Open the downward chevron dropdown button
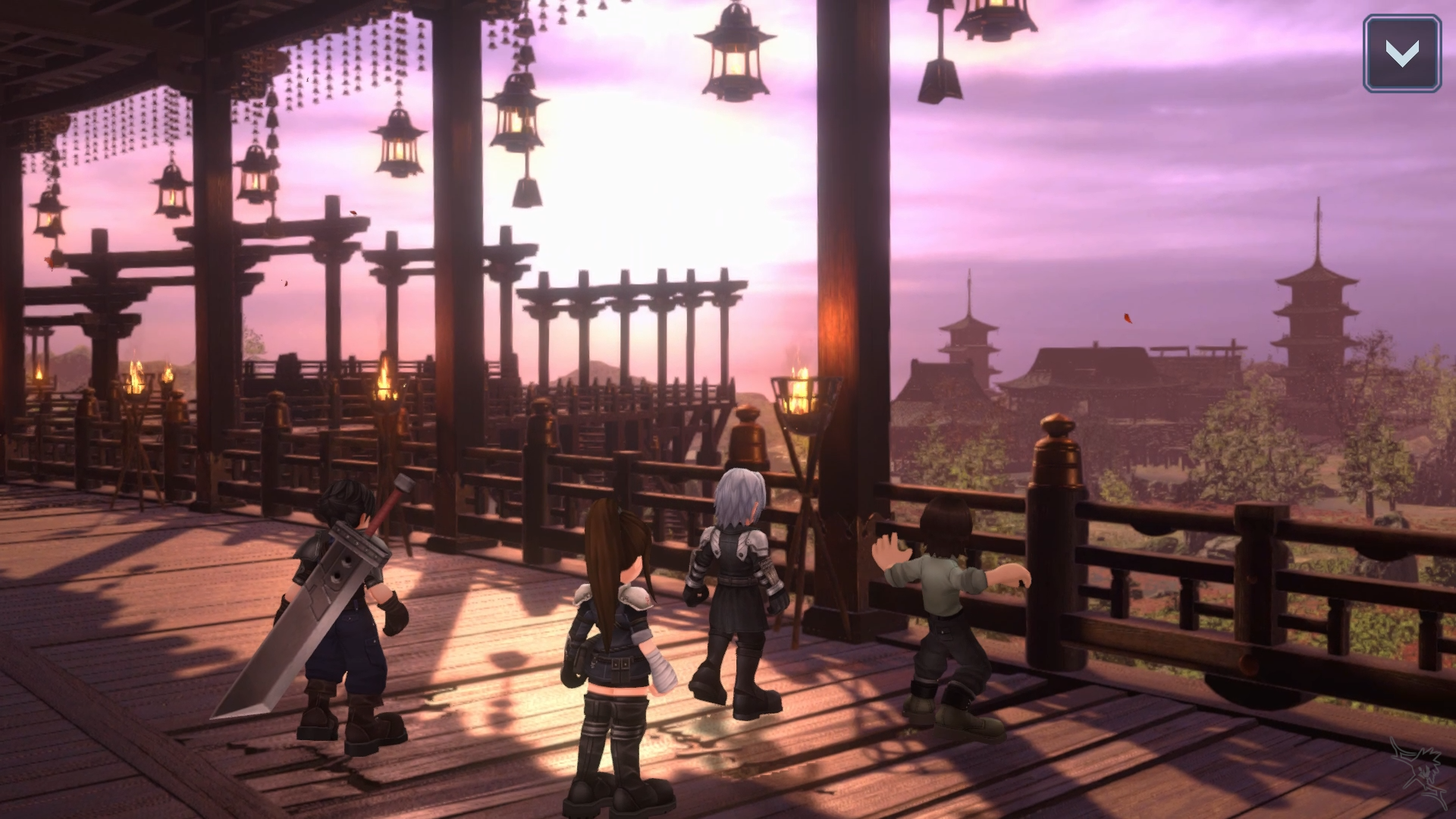Image resolution: width=1456 pixels, height=819 pixels. [x=1401, y=54]
